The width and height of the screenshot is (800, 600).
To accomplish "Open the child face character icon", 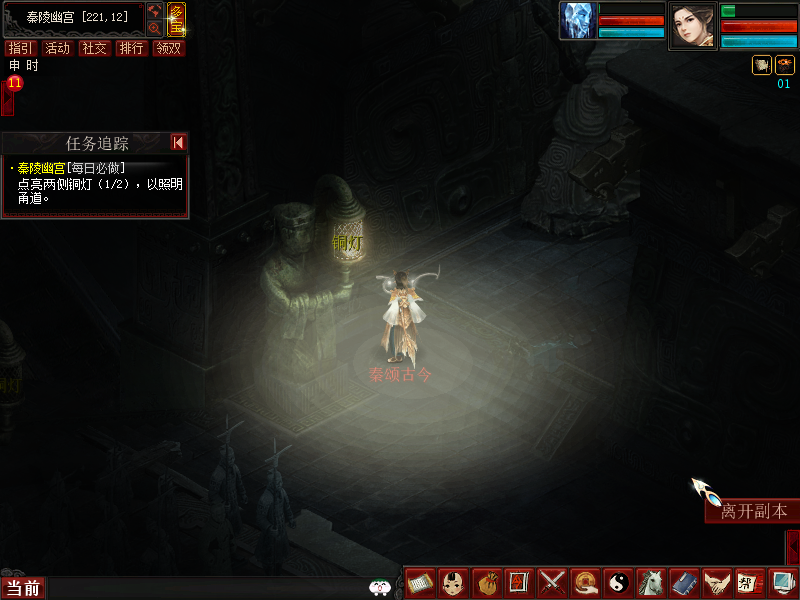I will [x=455, y=582].
